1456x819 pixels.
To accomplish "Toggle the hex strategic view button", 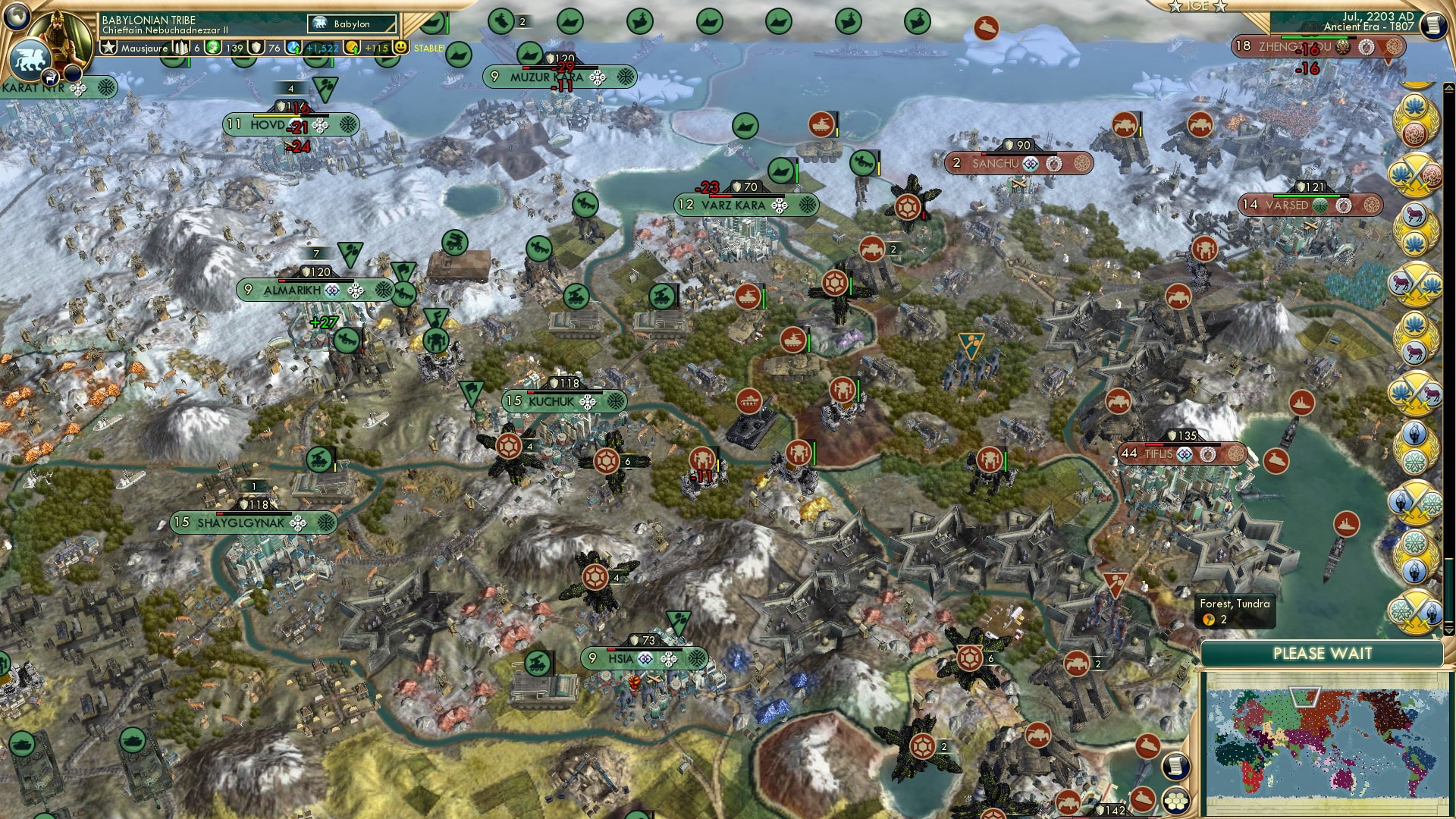I will pyautogui.click(x=1175, y=800).
